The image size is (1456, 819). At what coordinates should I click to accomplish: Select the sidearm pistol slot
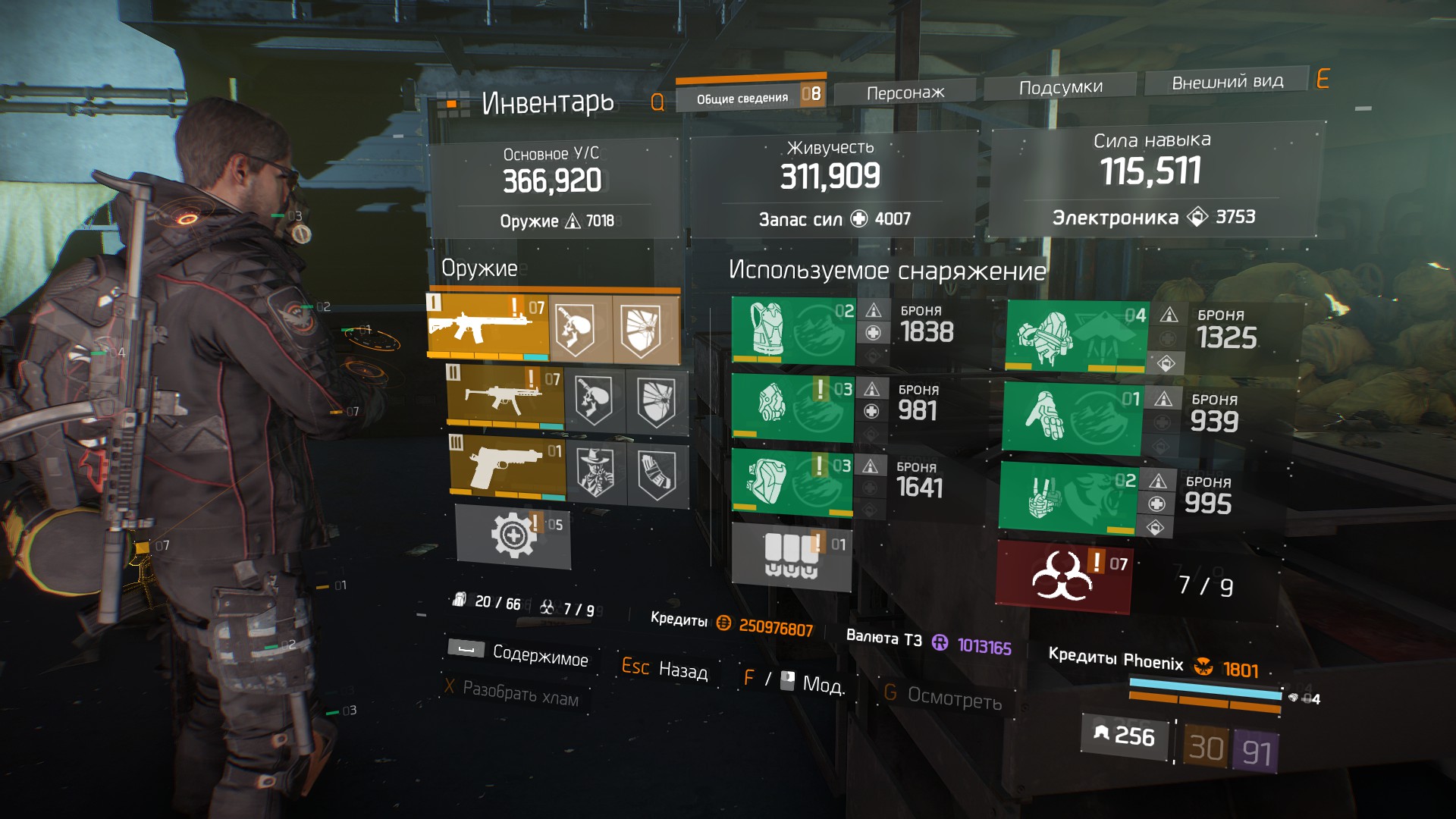[x=508, y=465]
